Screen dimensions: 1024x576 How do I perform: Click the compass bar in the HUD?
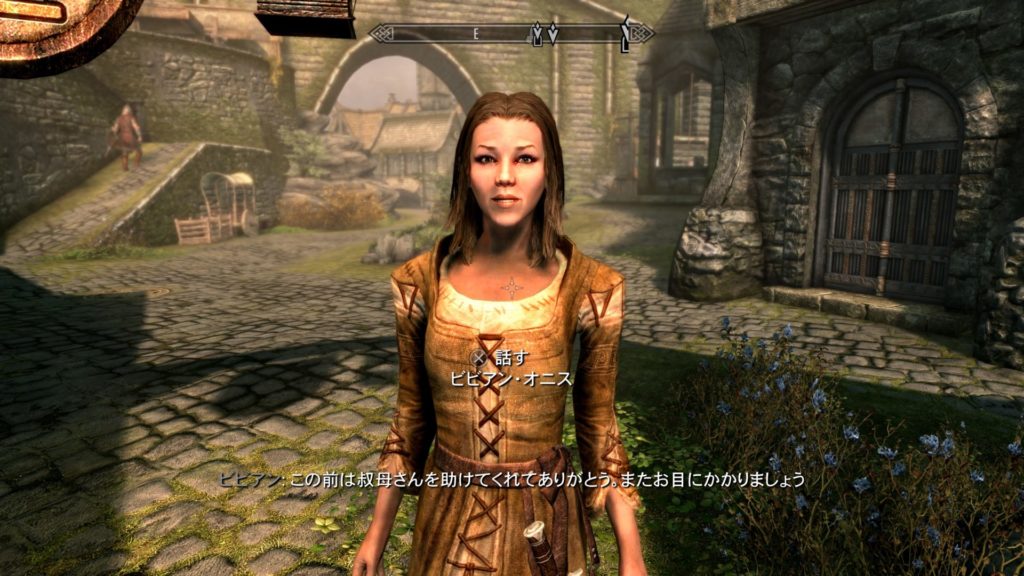(x=510, y=33)
